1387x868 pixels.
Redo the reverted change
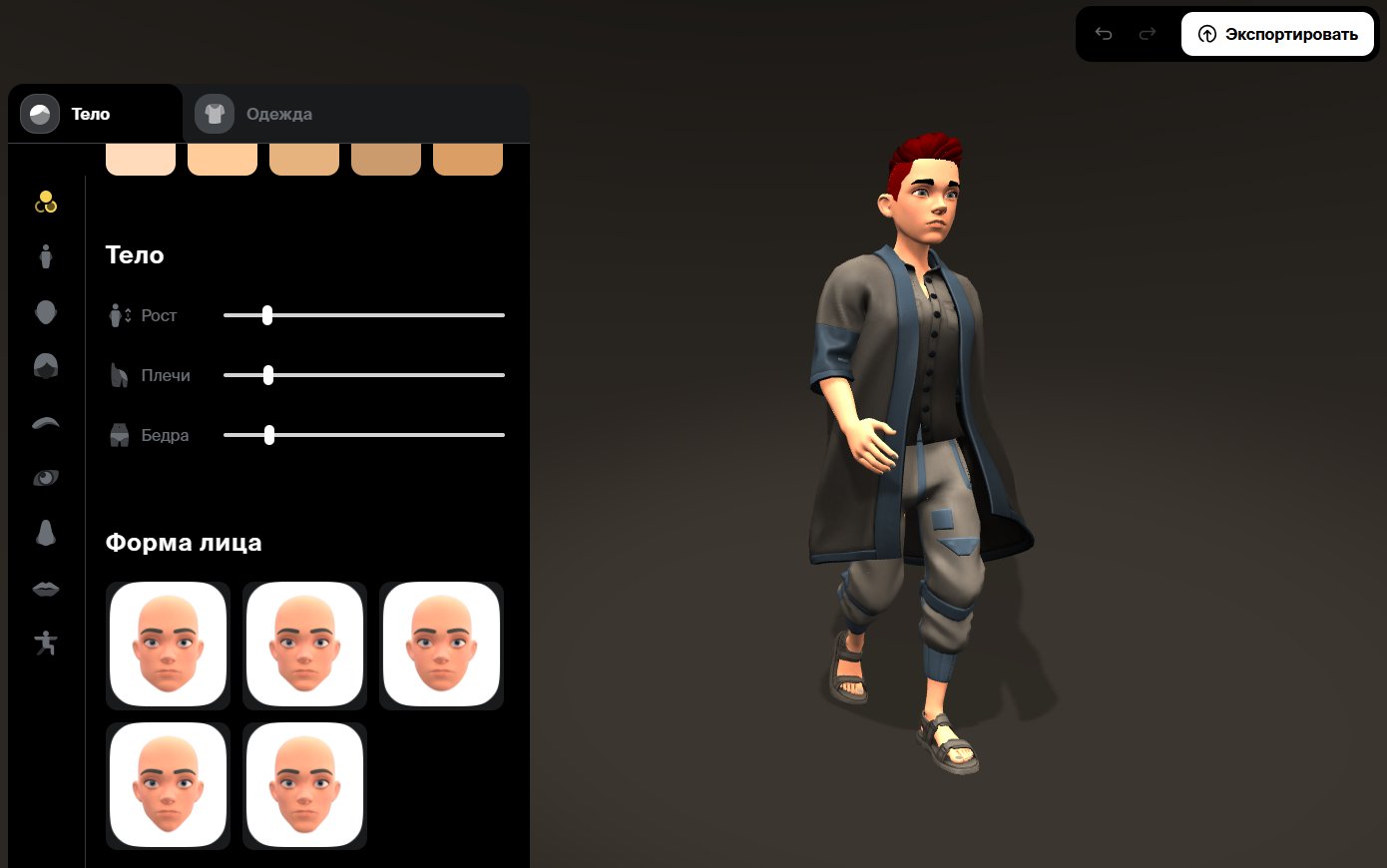tap(1148, 35)
